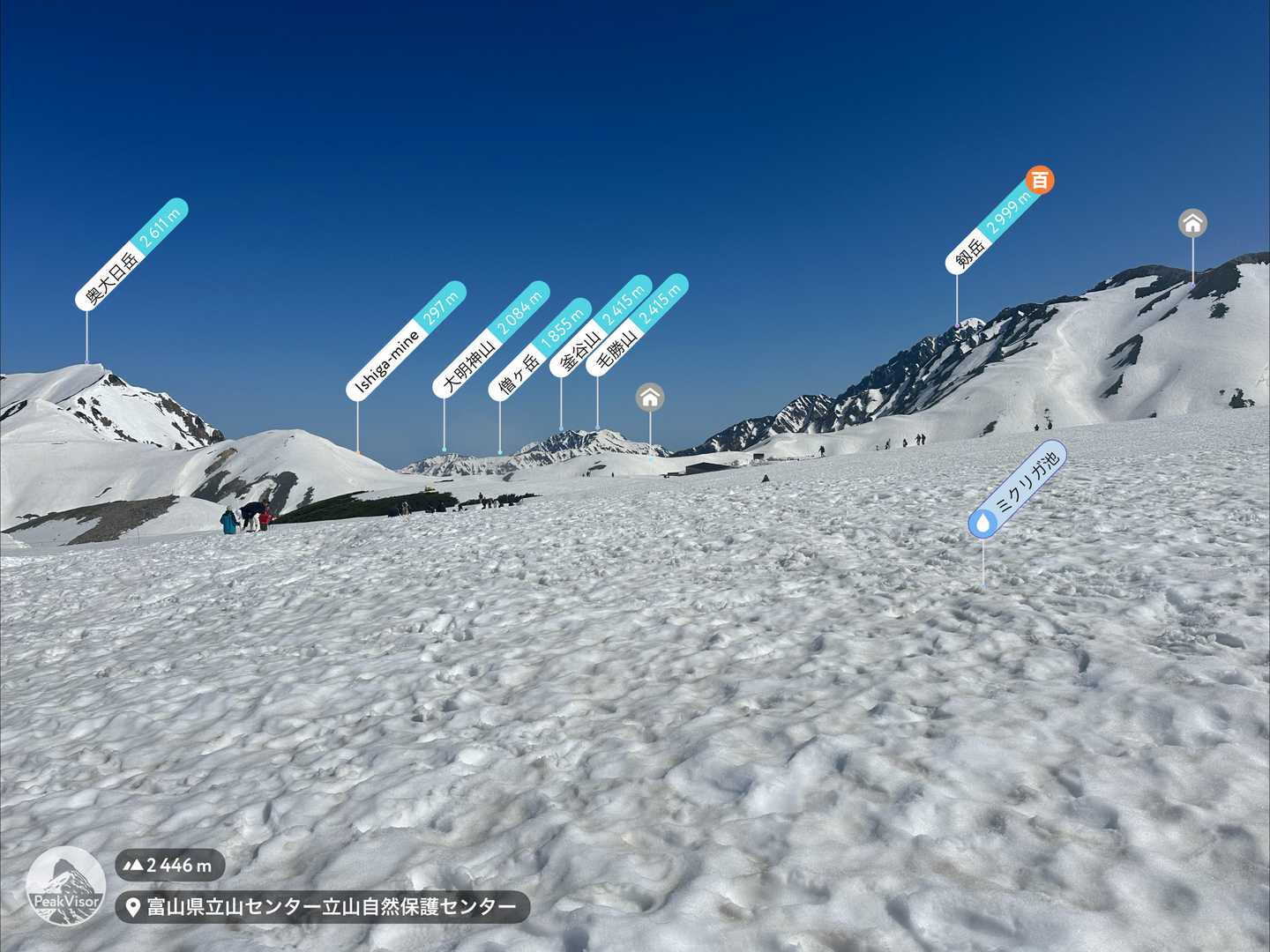Select the 奥大日岳 2611 m peak label
Viewport: 1270px width, 952px height.
point(132,254)
